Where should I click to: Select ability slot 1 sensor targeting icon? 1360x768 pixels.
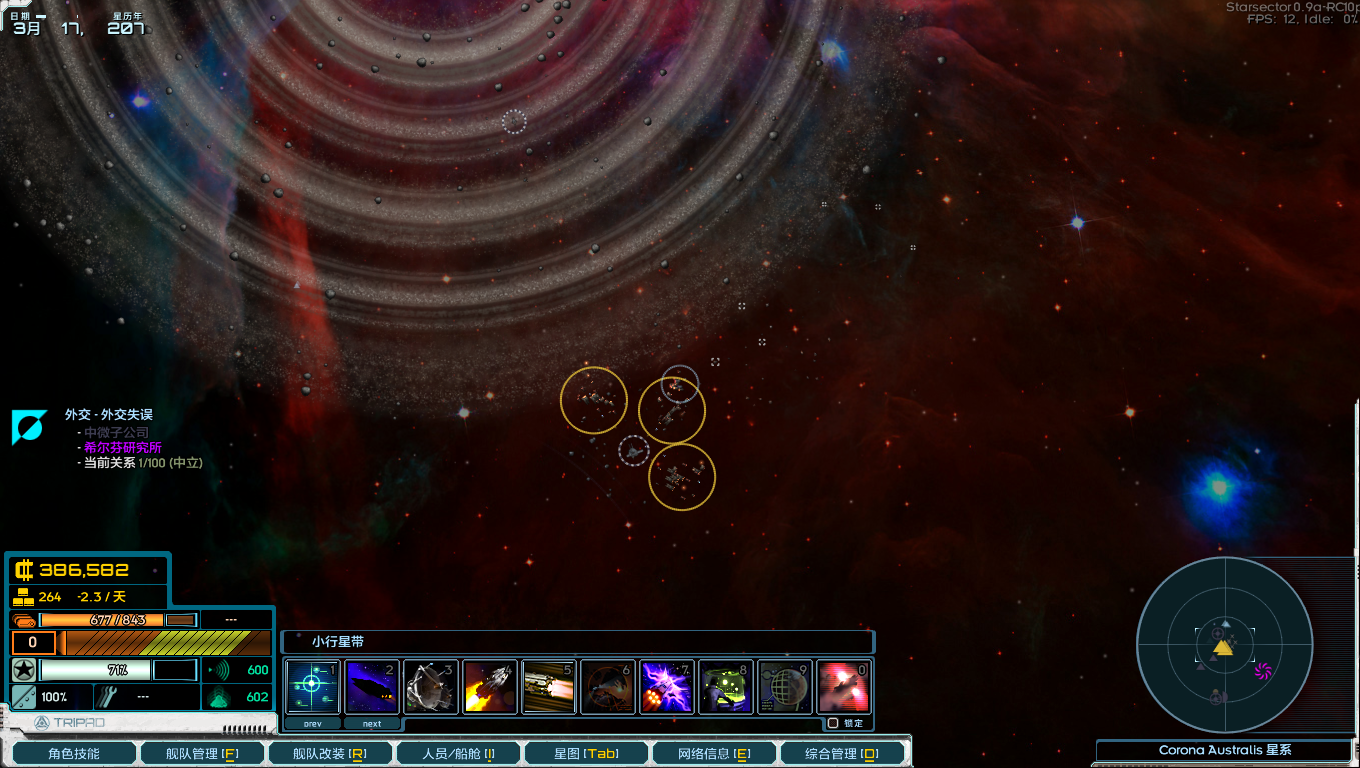[312, 686]
